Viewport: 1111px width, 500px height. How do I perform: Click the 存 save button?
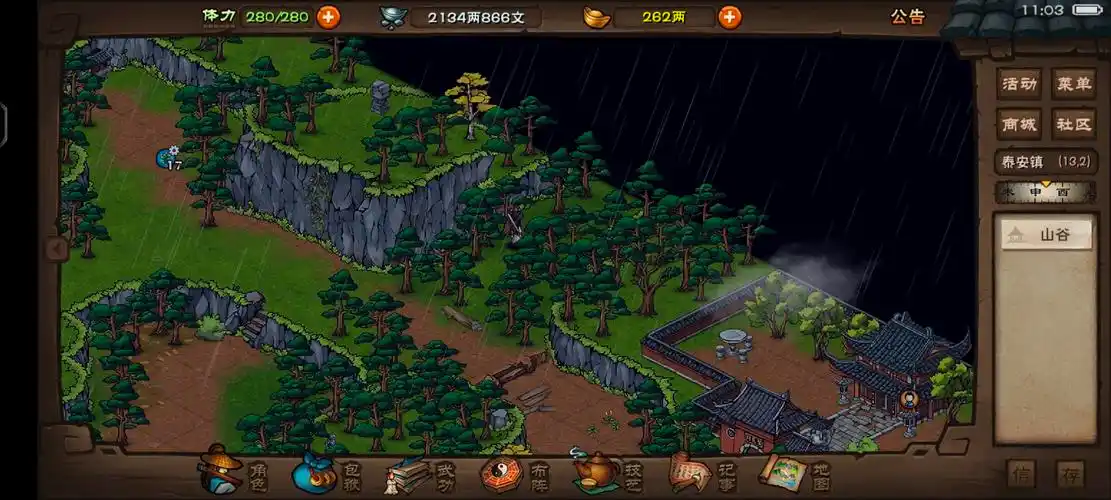[1069, 473]
